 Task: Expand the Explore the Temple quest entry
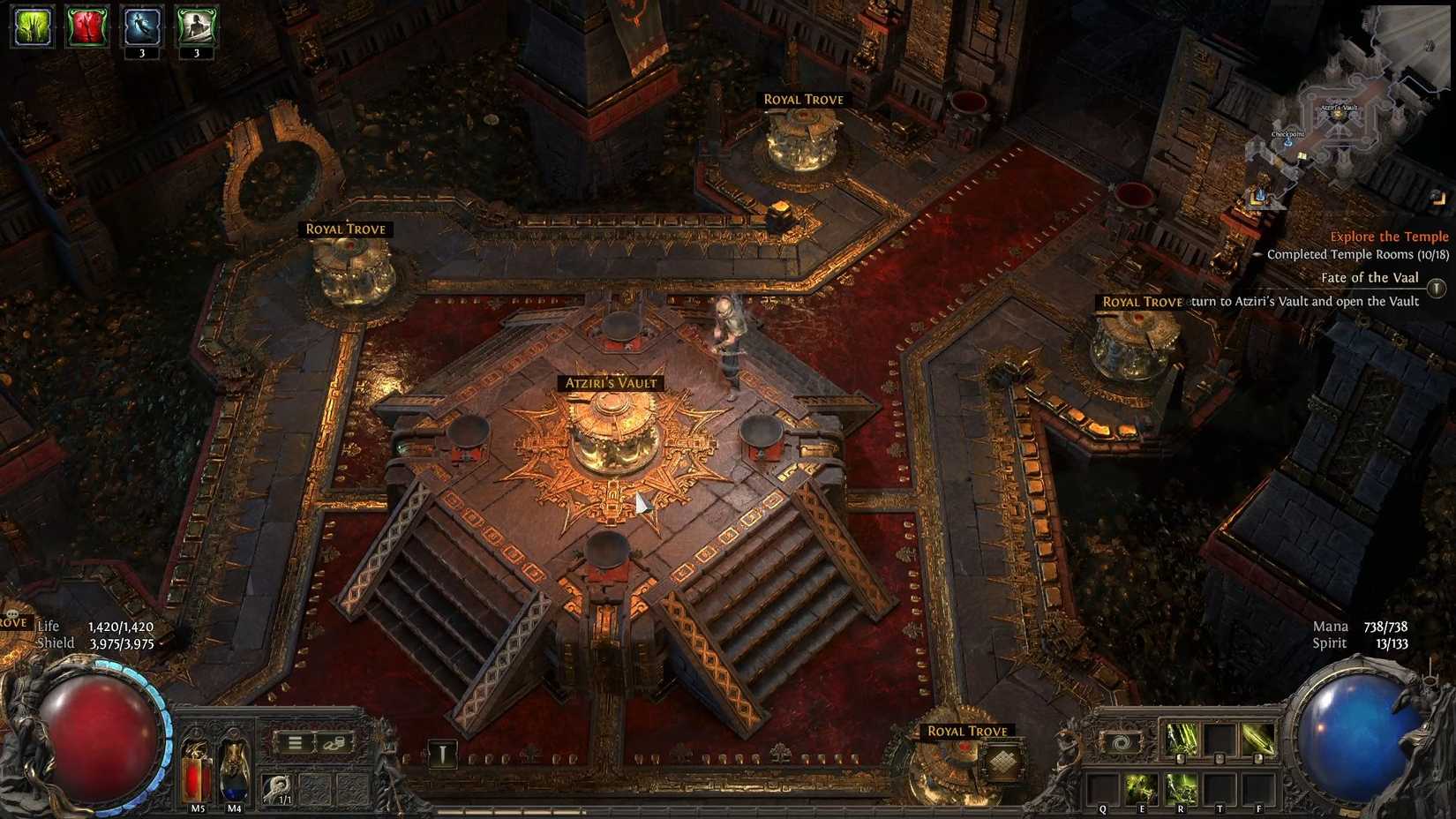pos(1388,237)
